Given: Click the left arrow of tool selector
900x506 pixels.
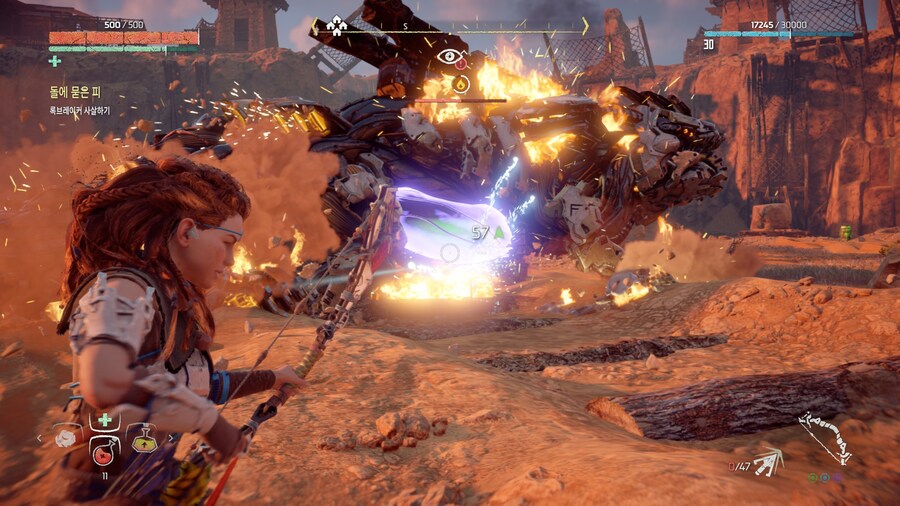Looking at the screenshot, I should (40, 437).
